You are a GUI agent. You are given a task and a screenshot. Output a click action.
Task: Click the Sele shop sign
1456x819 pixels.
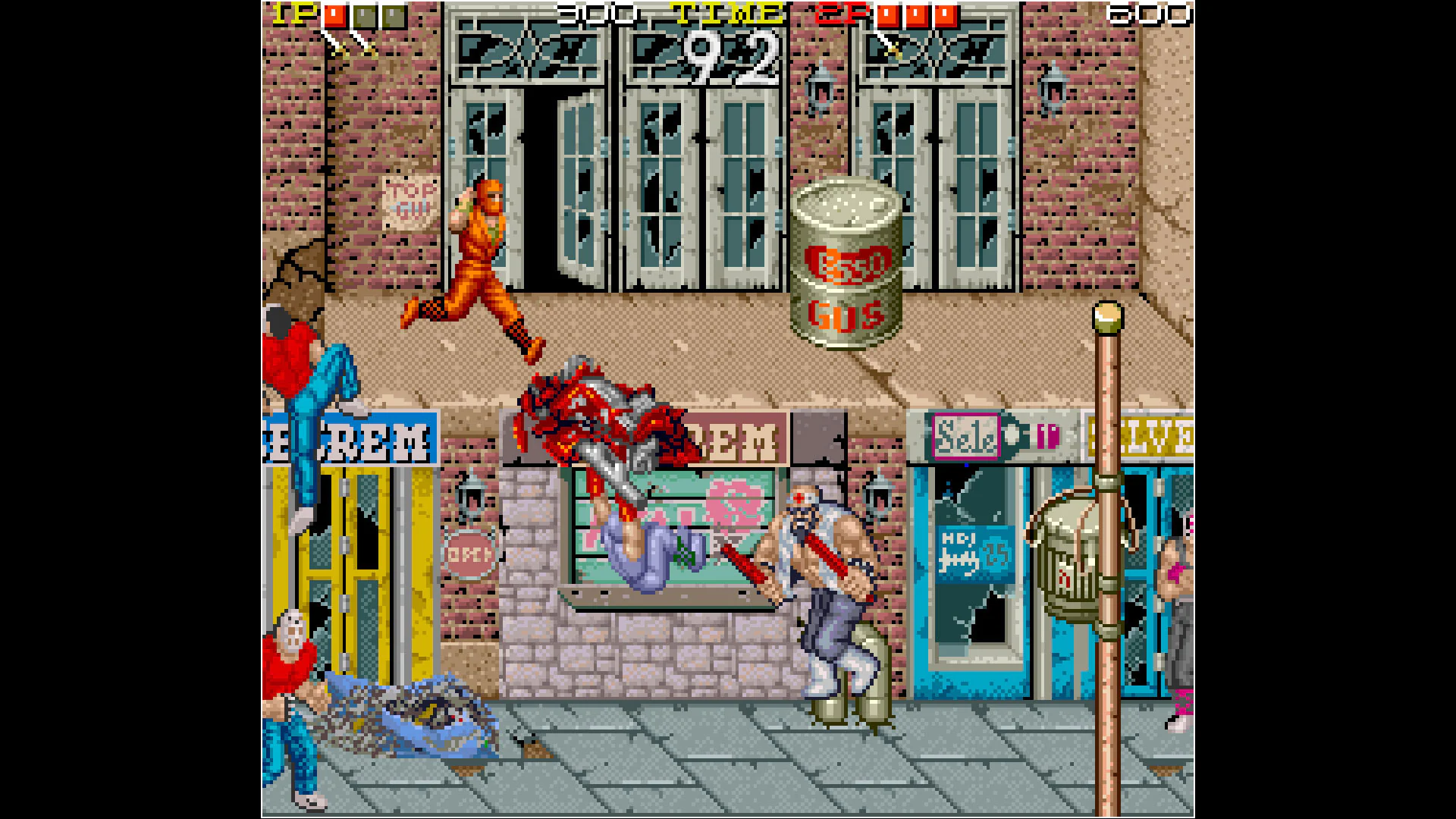click(x=967, y=436)
